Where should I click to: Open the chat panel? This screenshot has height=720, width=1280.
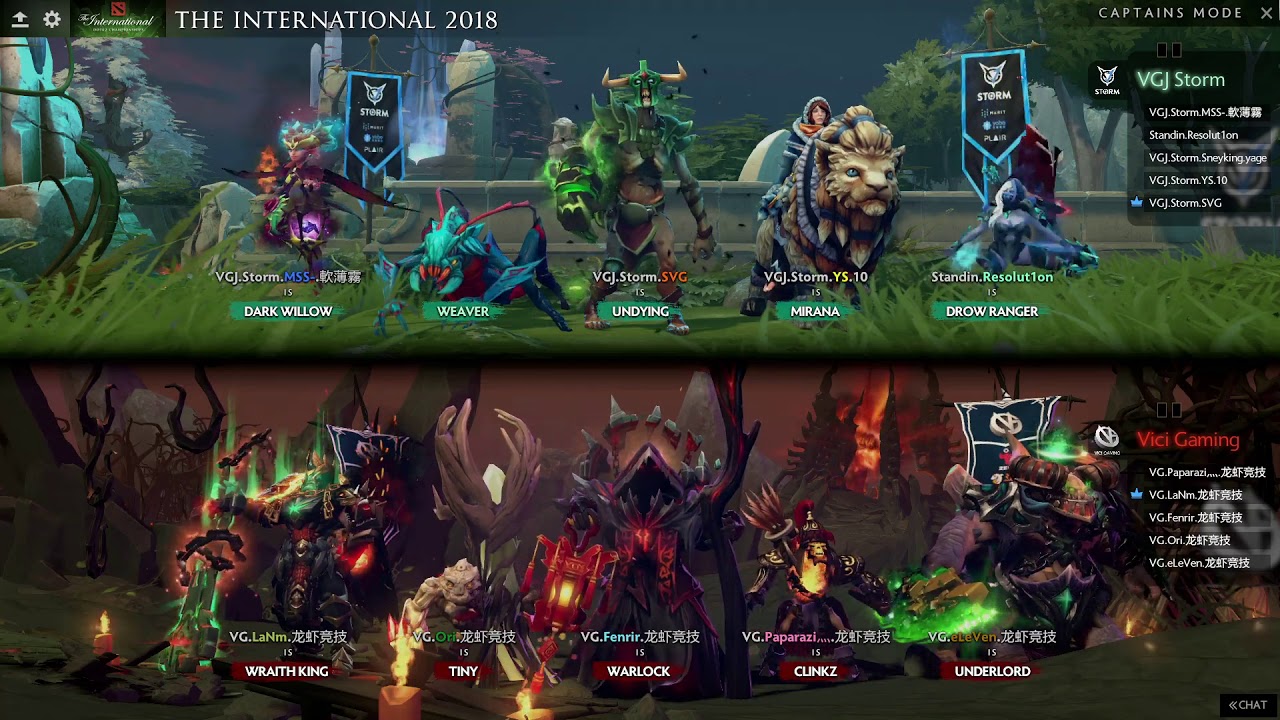pyautogui.click(x=1248, y=705)
